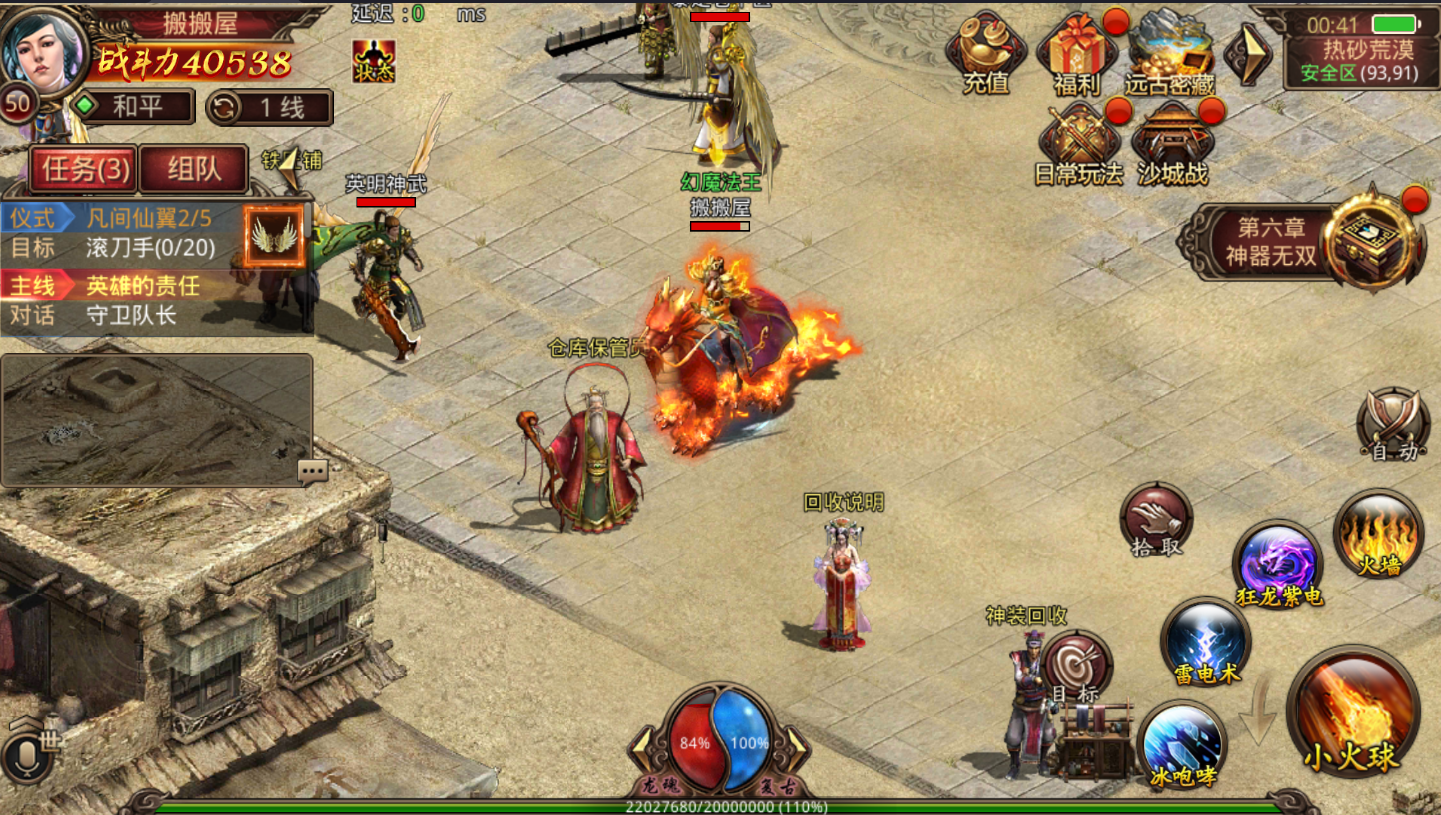Switch to the 组队 team tab

(x=194, y=169)
